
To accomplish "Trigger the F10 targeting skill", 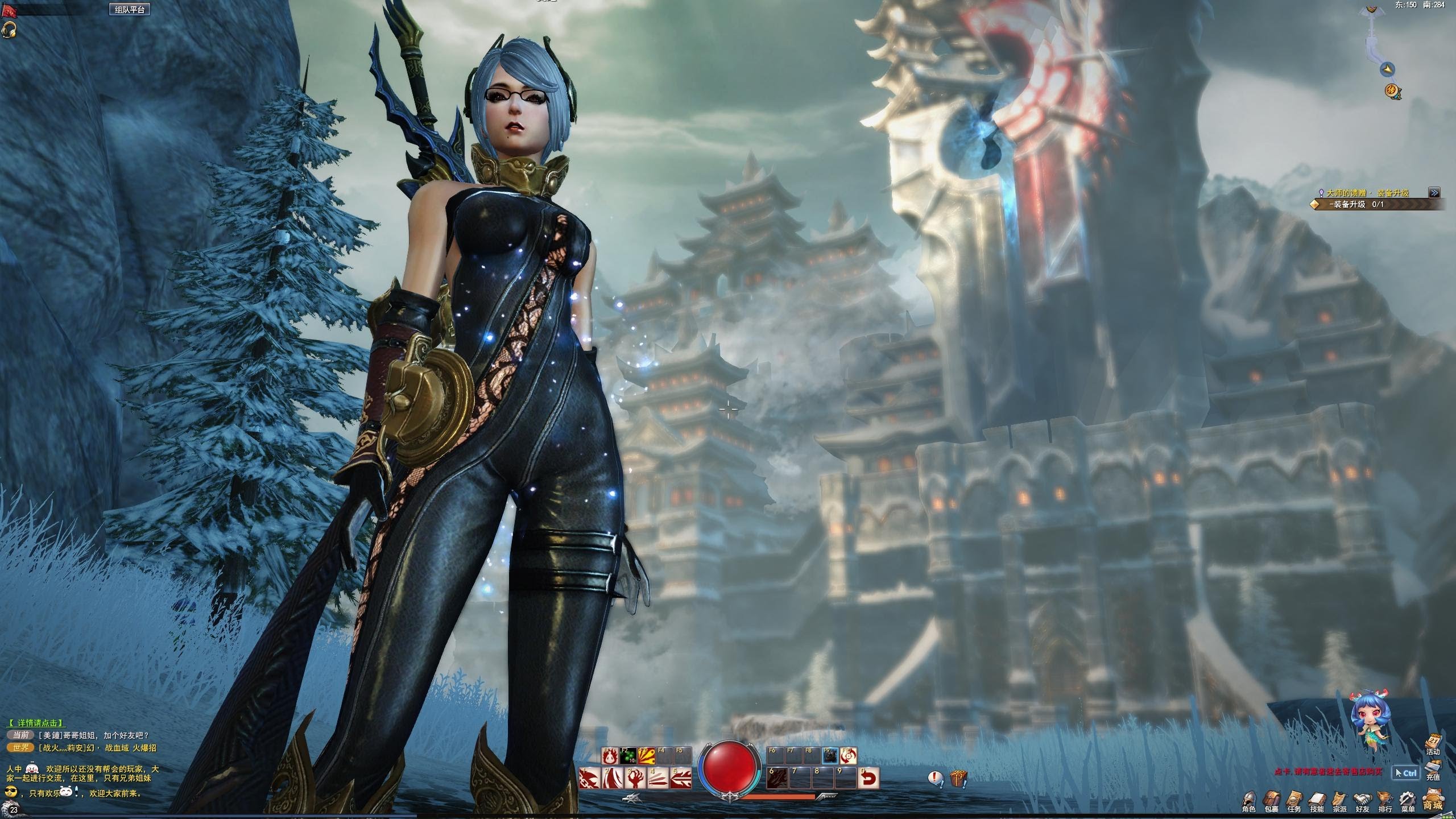I will click(848, 756).
